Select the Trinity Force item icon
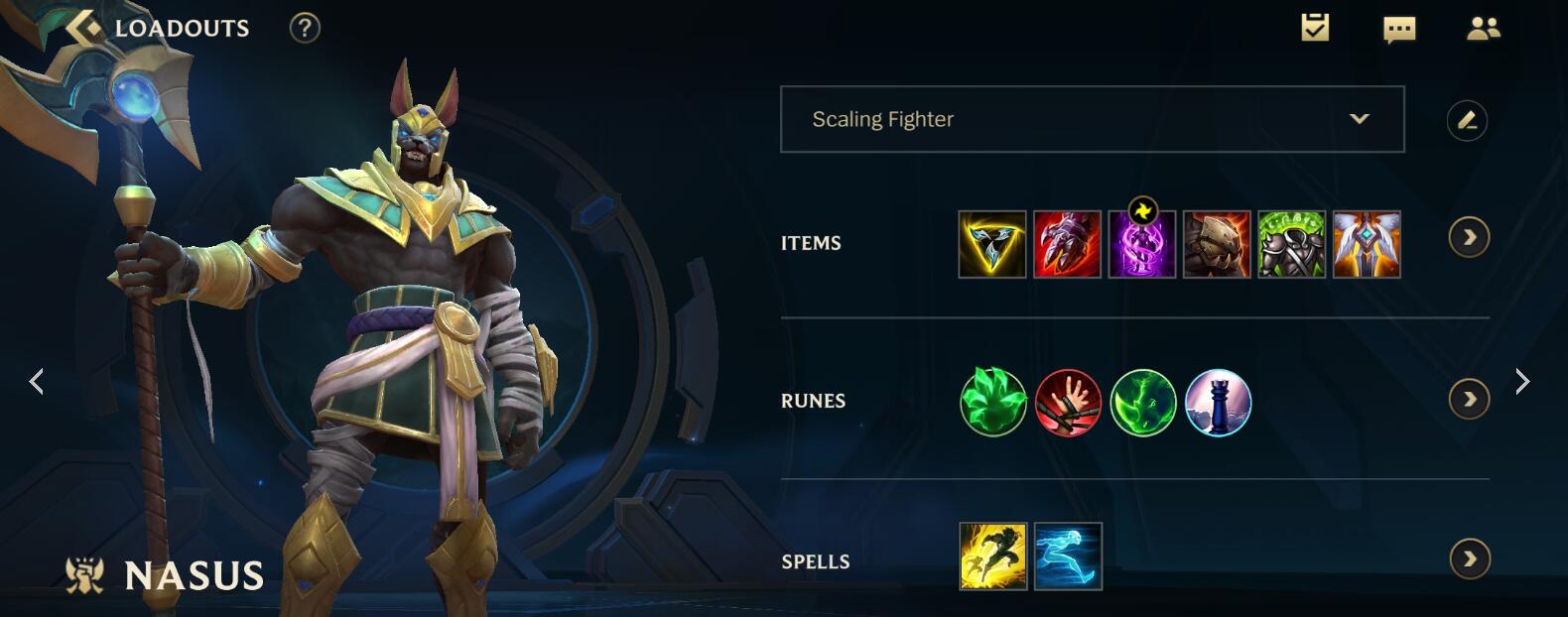The image size is (1568, 617). pyautogui.click(x=992, y=244)
